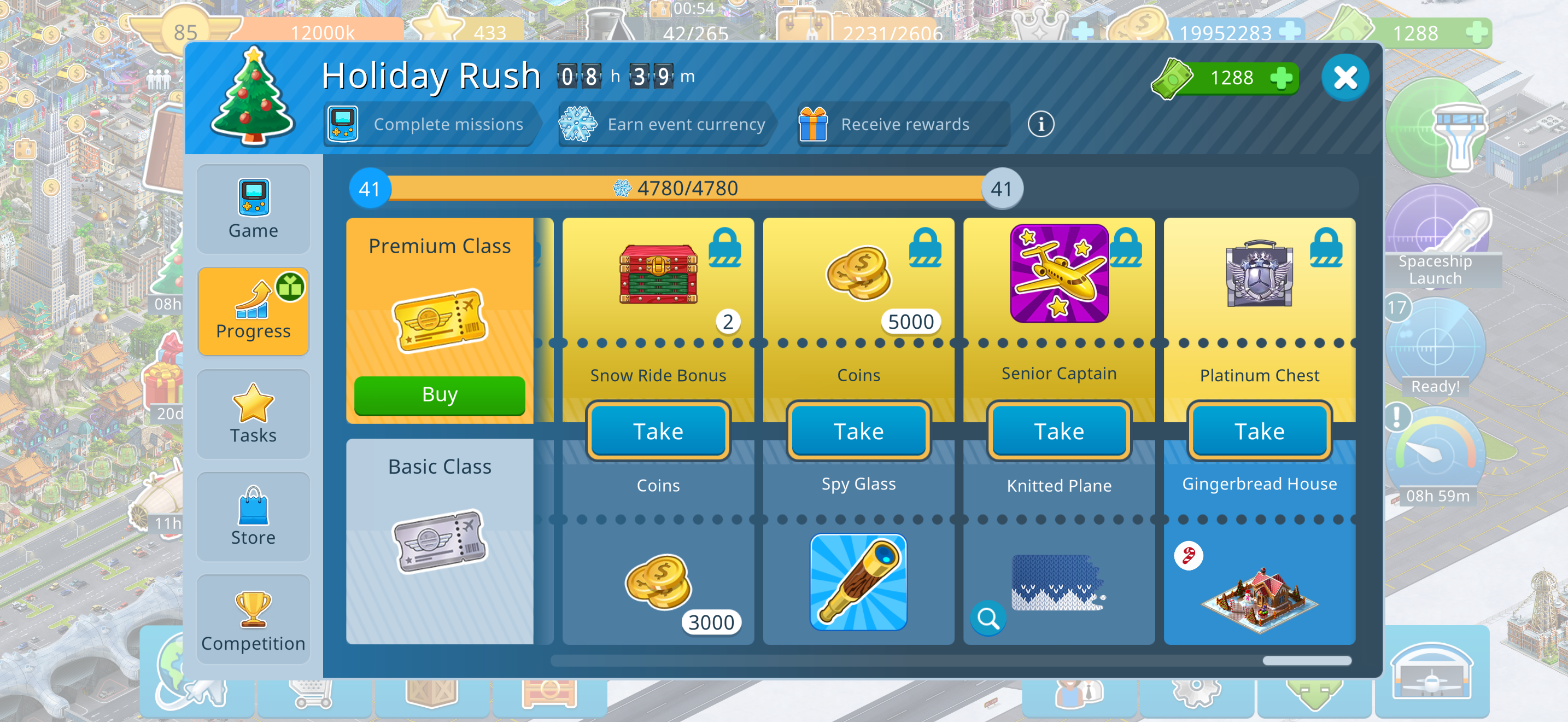The width and height of the screenshot is (1568, 722).
Task: Open the Store tab
Action: coord(253,516)
